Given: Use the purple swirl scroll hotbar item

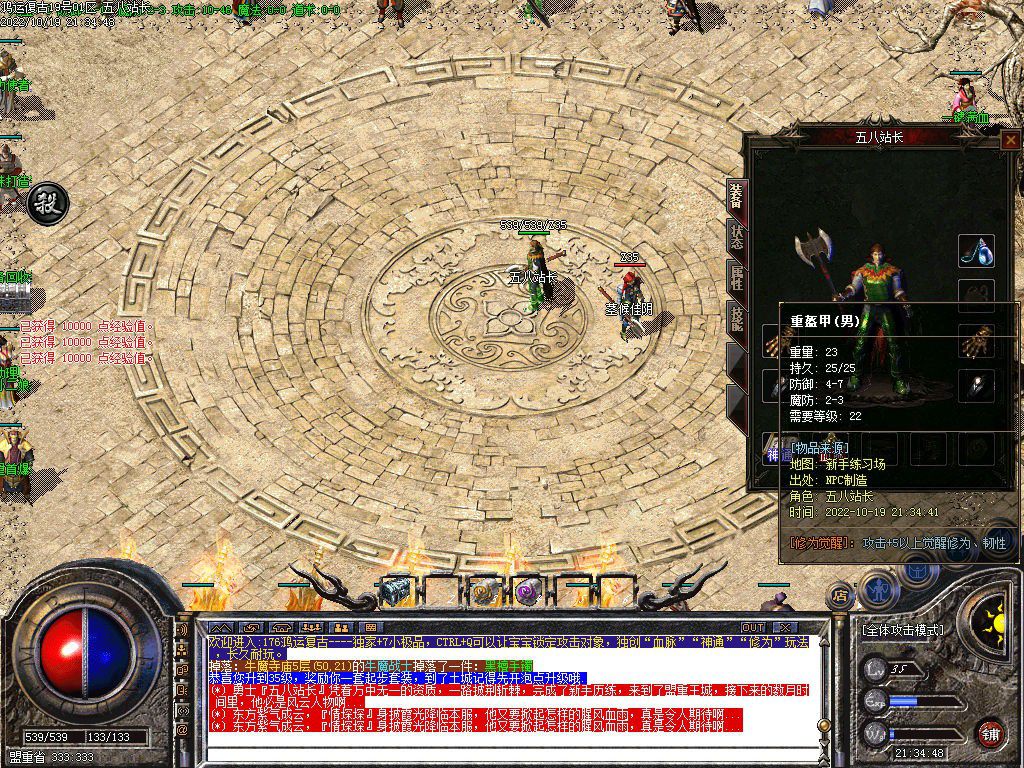Looking at the screenshot, I should click(527, 592).
